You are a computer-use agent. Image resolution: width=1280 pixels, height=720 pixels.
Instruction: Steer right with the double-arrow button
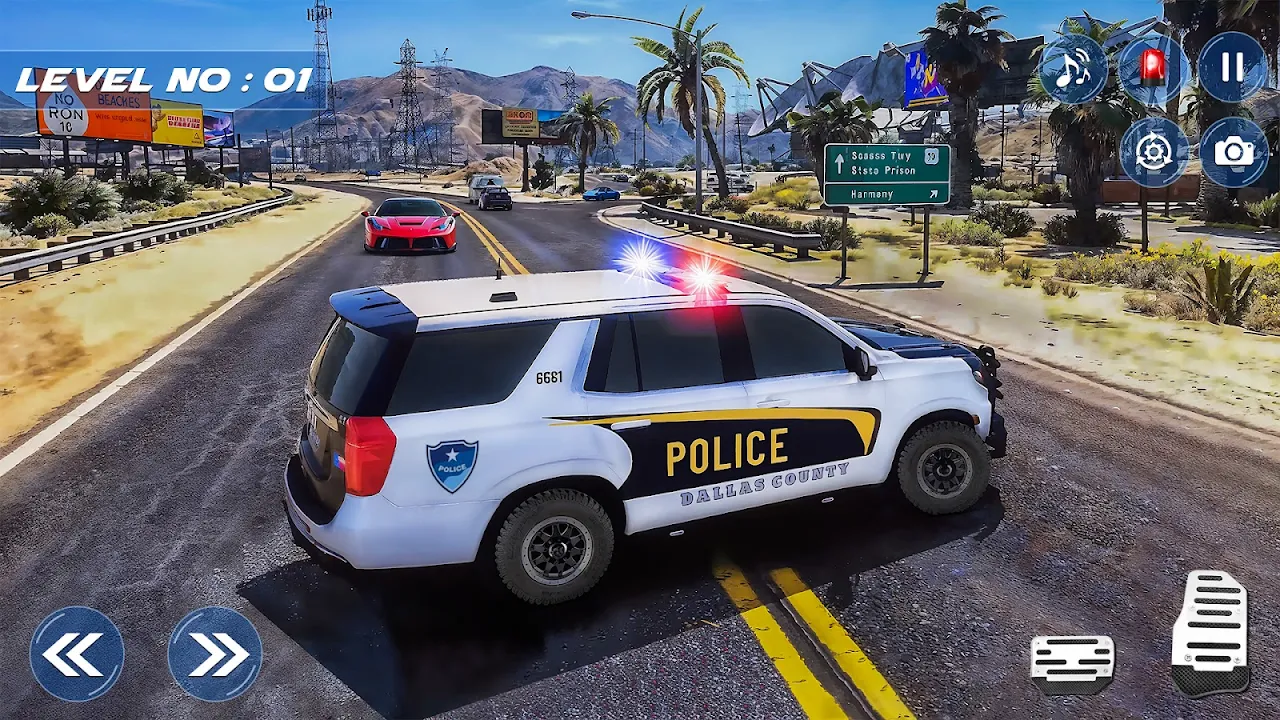point(215,654)
